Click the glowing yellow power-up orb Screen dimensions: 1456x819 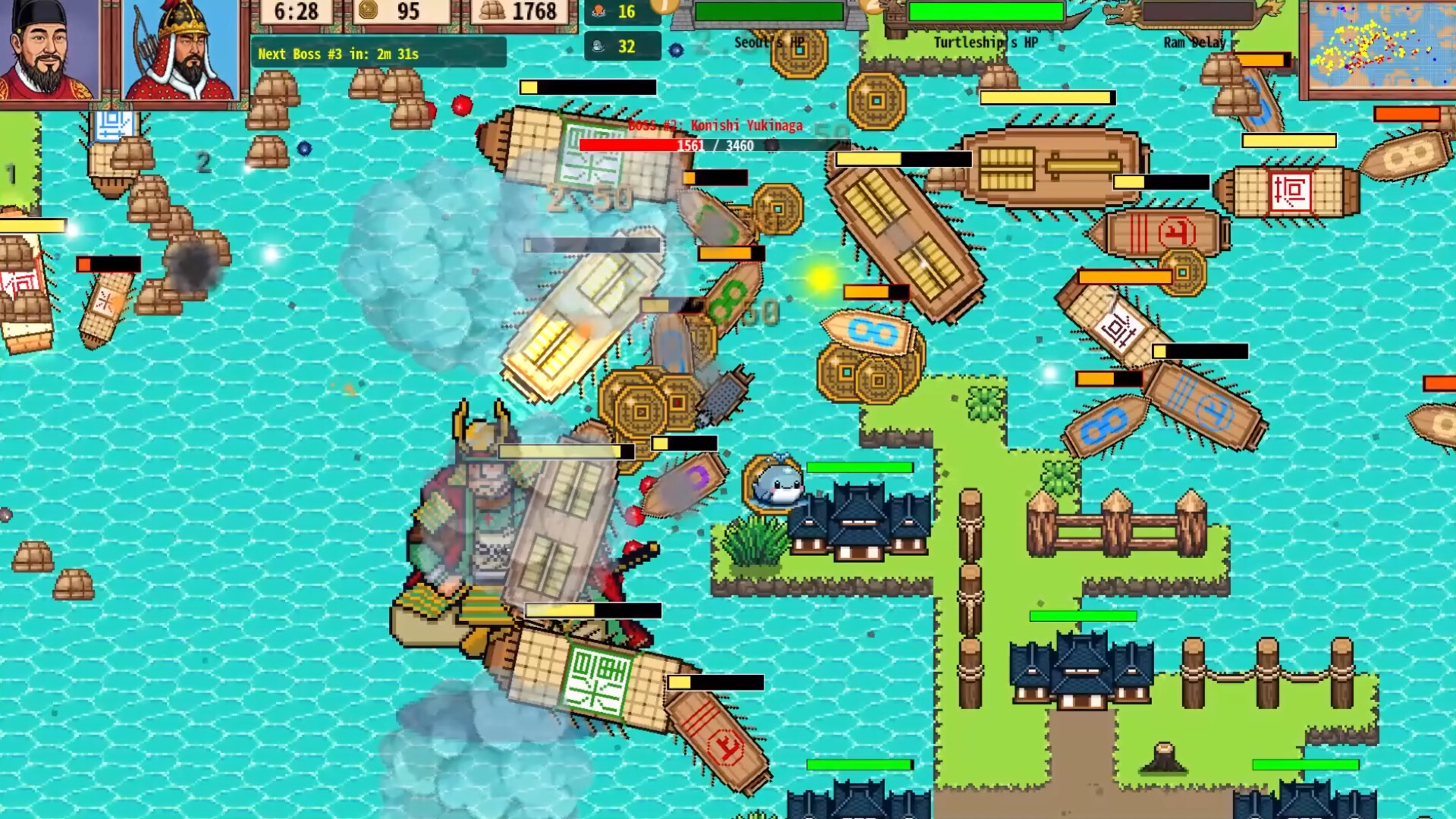tap(821, 278)
